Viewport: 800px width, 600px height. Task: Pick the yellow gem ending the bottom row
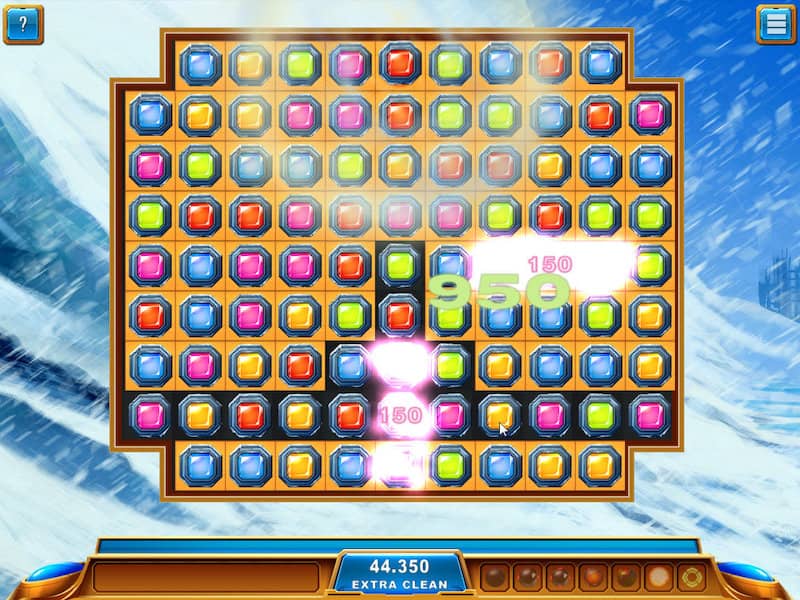[599, 465]
